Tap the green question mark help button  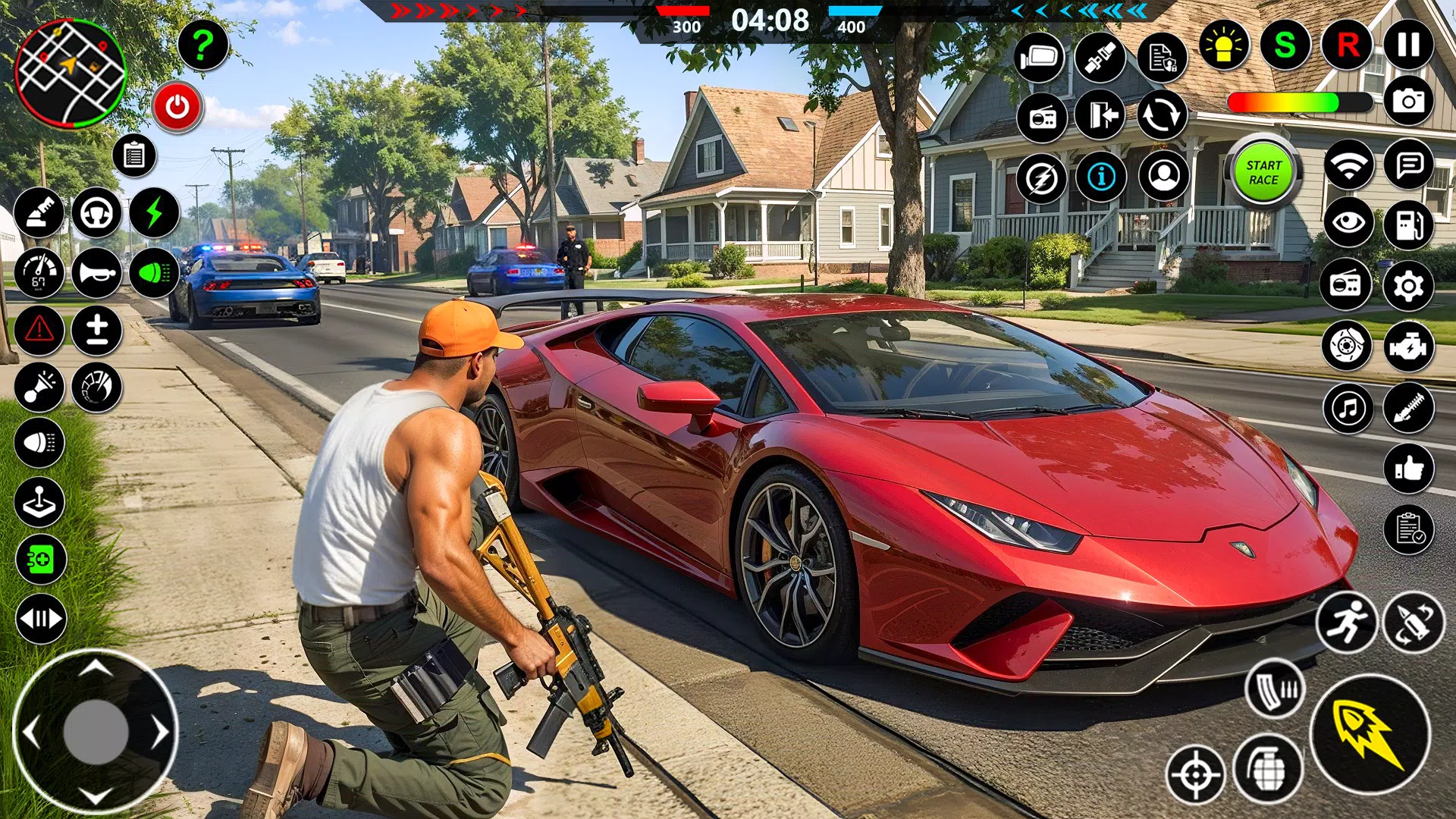coord(202,45)
